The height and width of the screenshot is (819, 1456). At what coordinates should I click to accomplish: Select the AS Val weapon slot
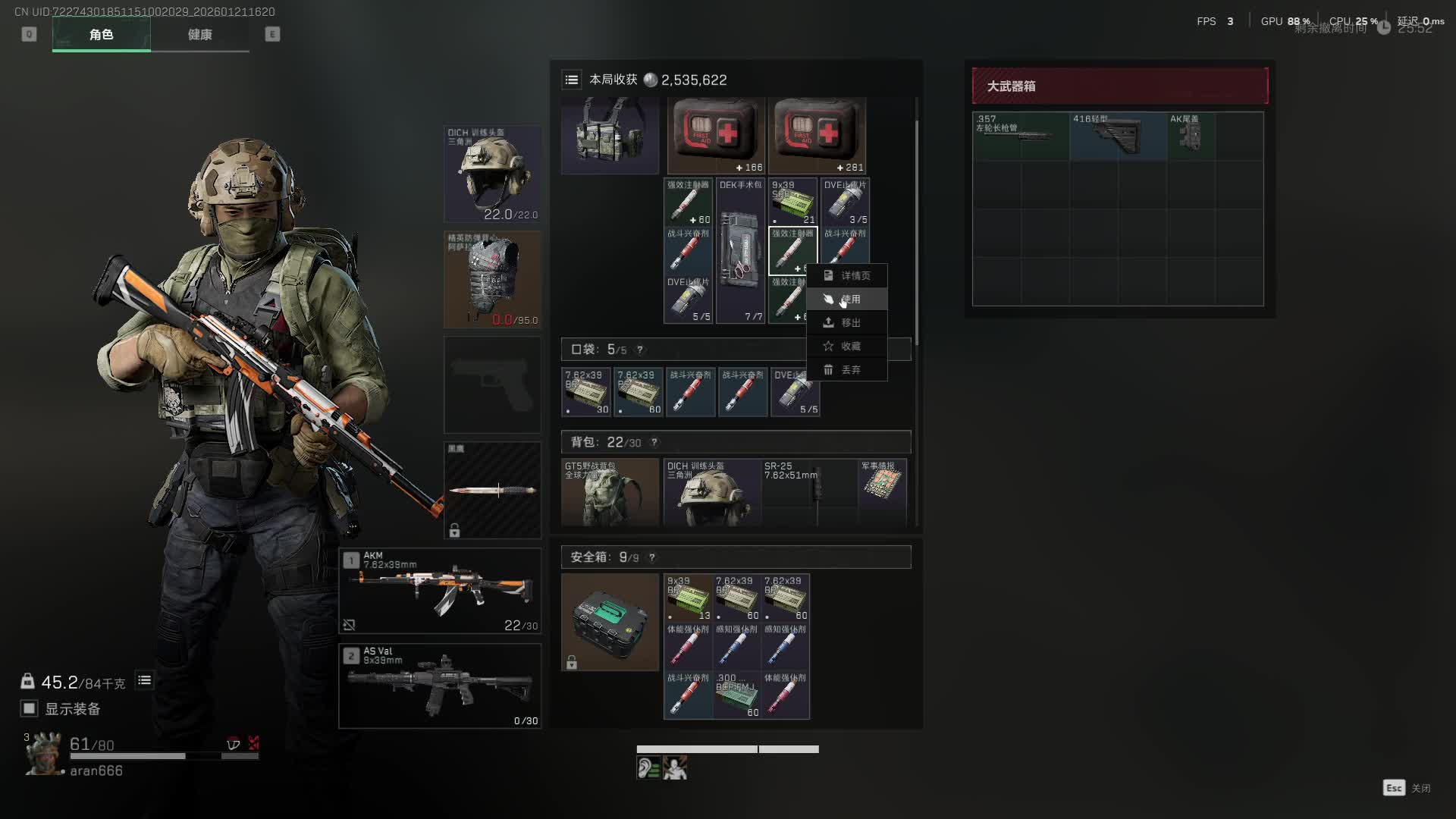[440, 686]
